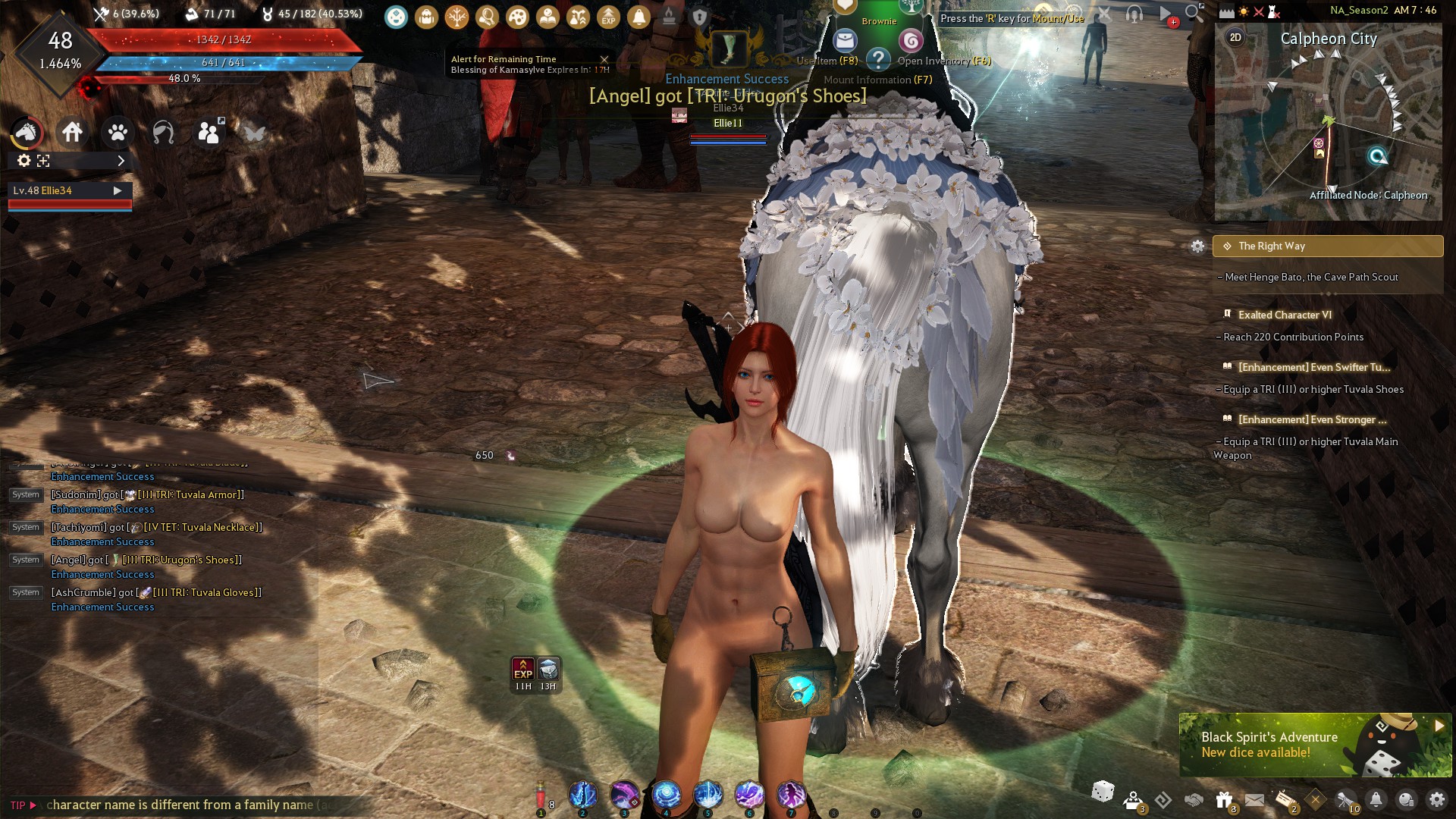Select the Exalted Character VI quest entry
This screenshot has width=1456, height=819.
pyautogui.click(x=1285, y=315)
